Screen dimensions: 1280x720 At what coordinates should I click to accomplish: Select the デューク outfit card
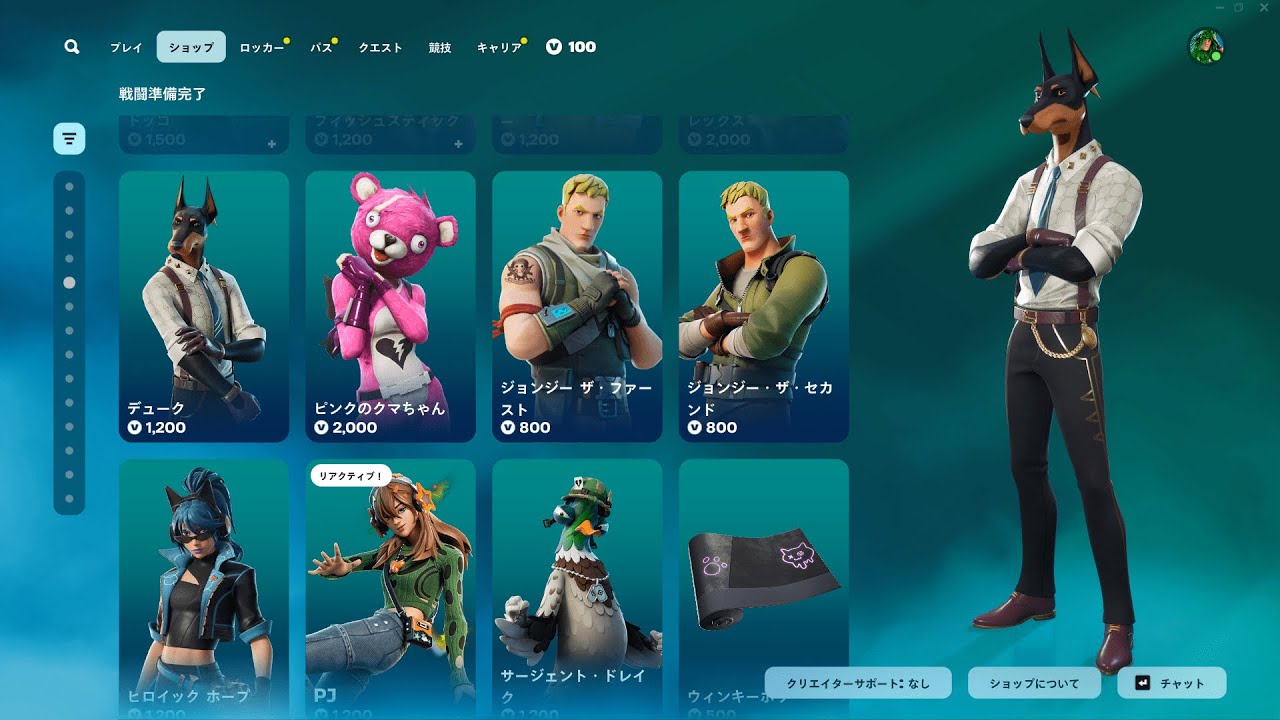tap(204, 306)
